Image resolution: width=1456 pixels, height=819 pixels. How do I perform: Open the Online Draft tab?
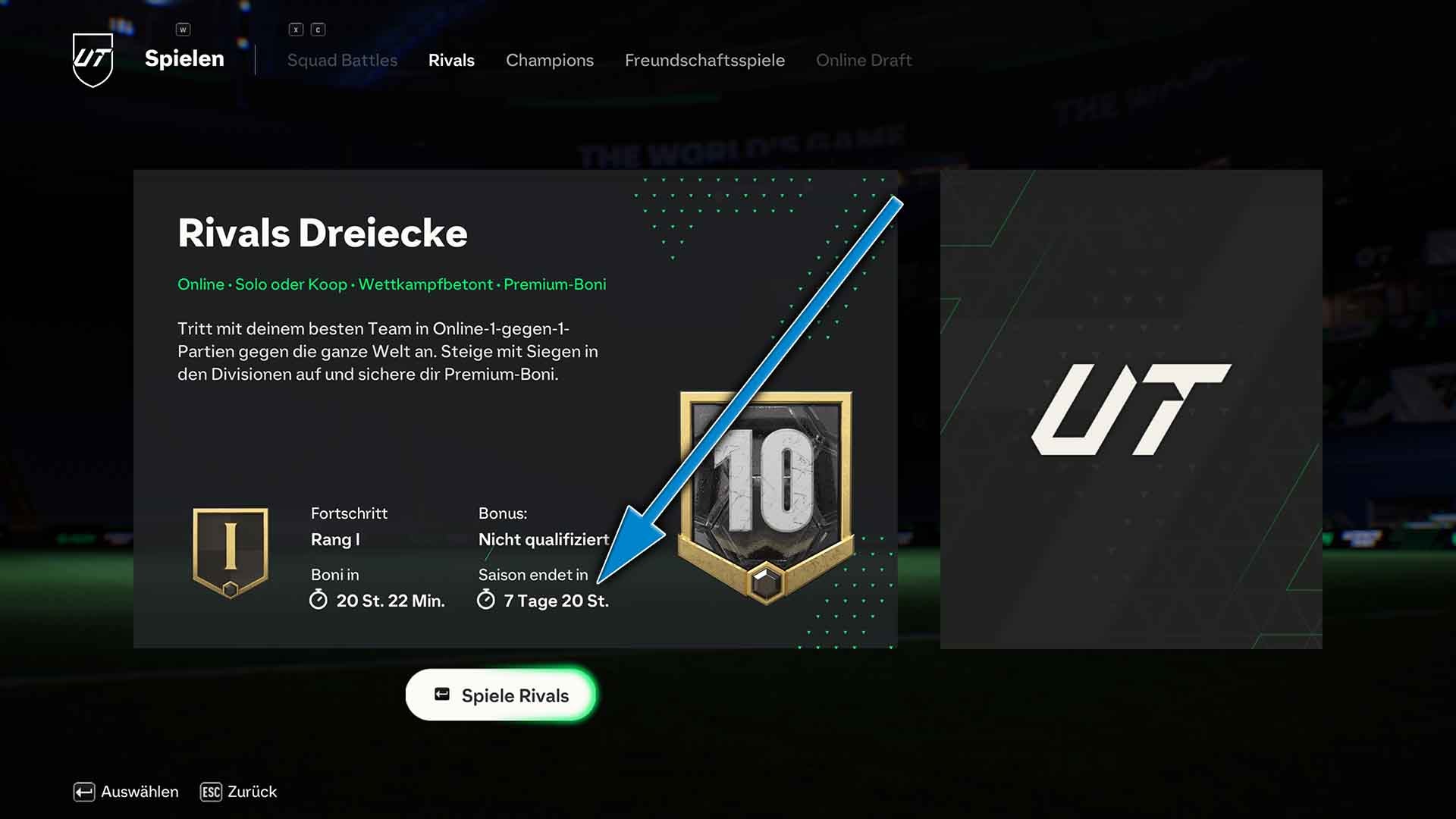(x=864, y=61)
